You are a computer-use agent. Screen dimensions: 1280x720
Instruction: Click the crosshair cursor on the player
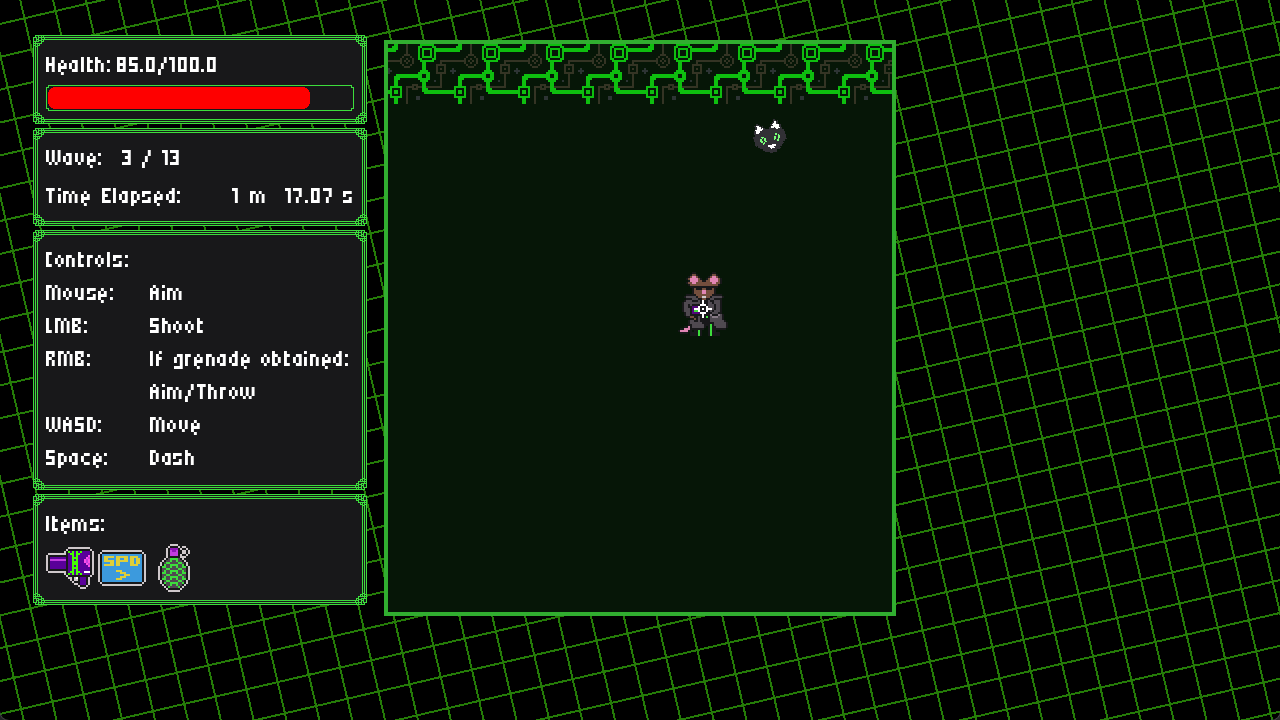click(705, 309)
